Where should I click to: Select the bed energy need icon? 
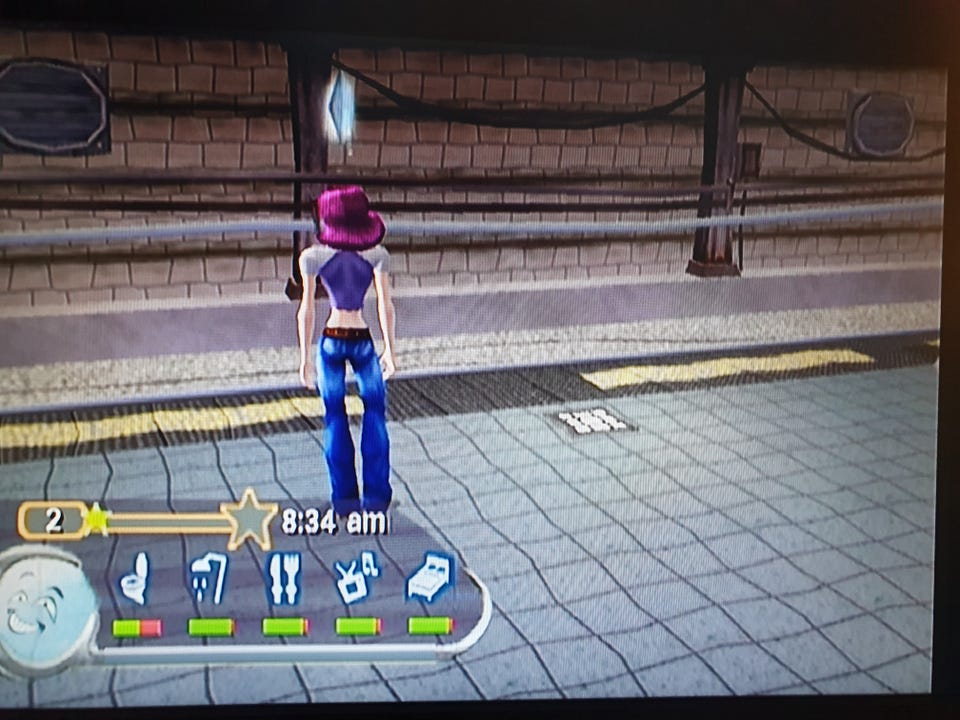pos(431,577)
